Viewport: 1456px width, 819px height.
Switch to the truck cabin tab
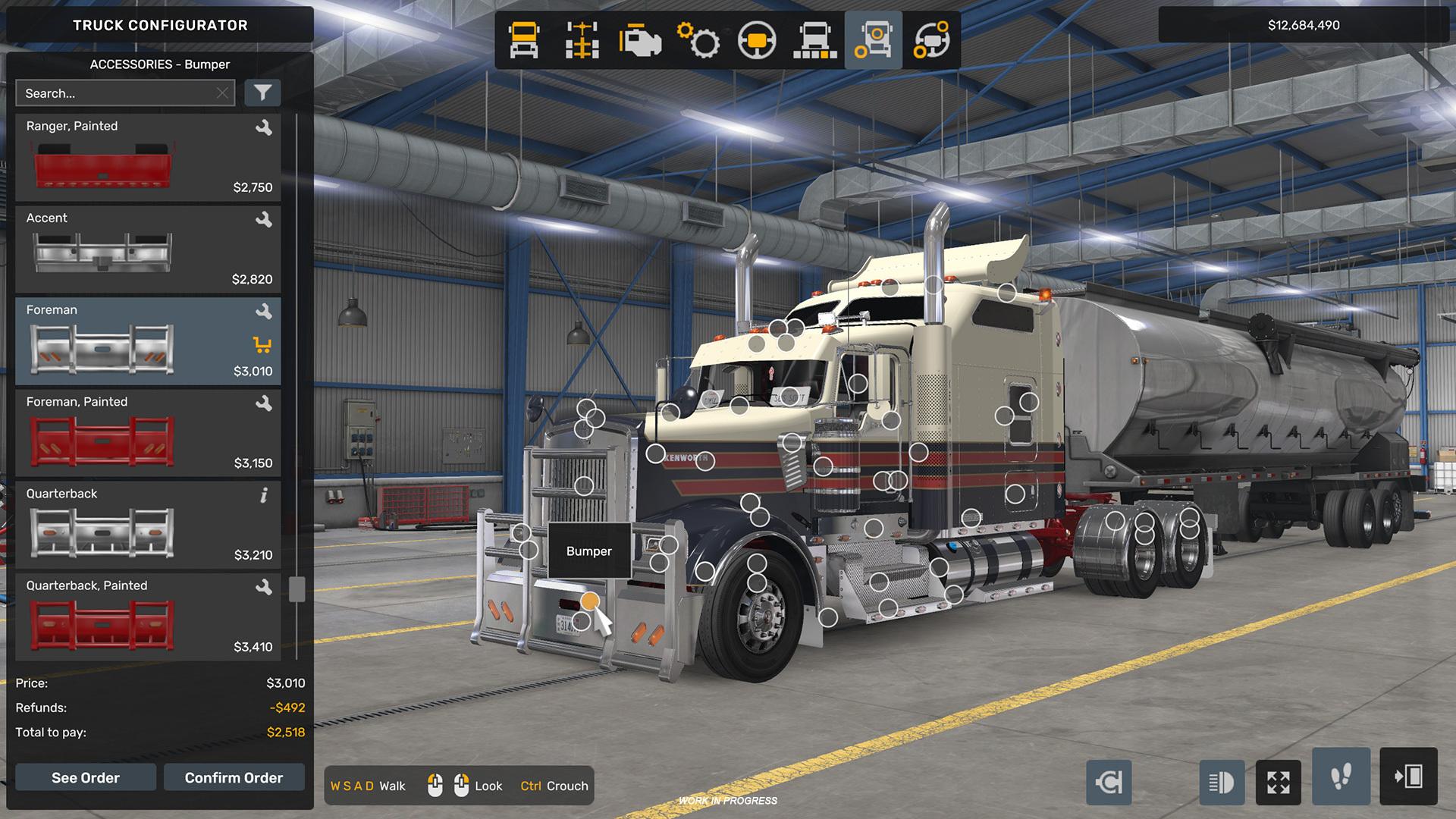pos(524,40)
